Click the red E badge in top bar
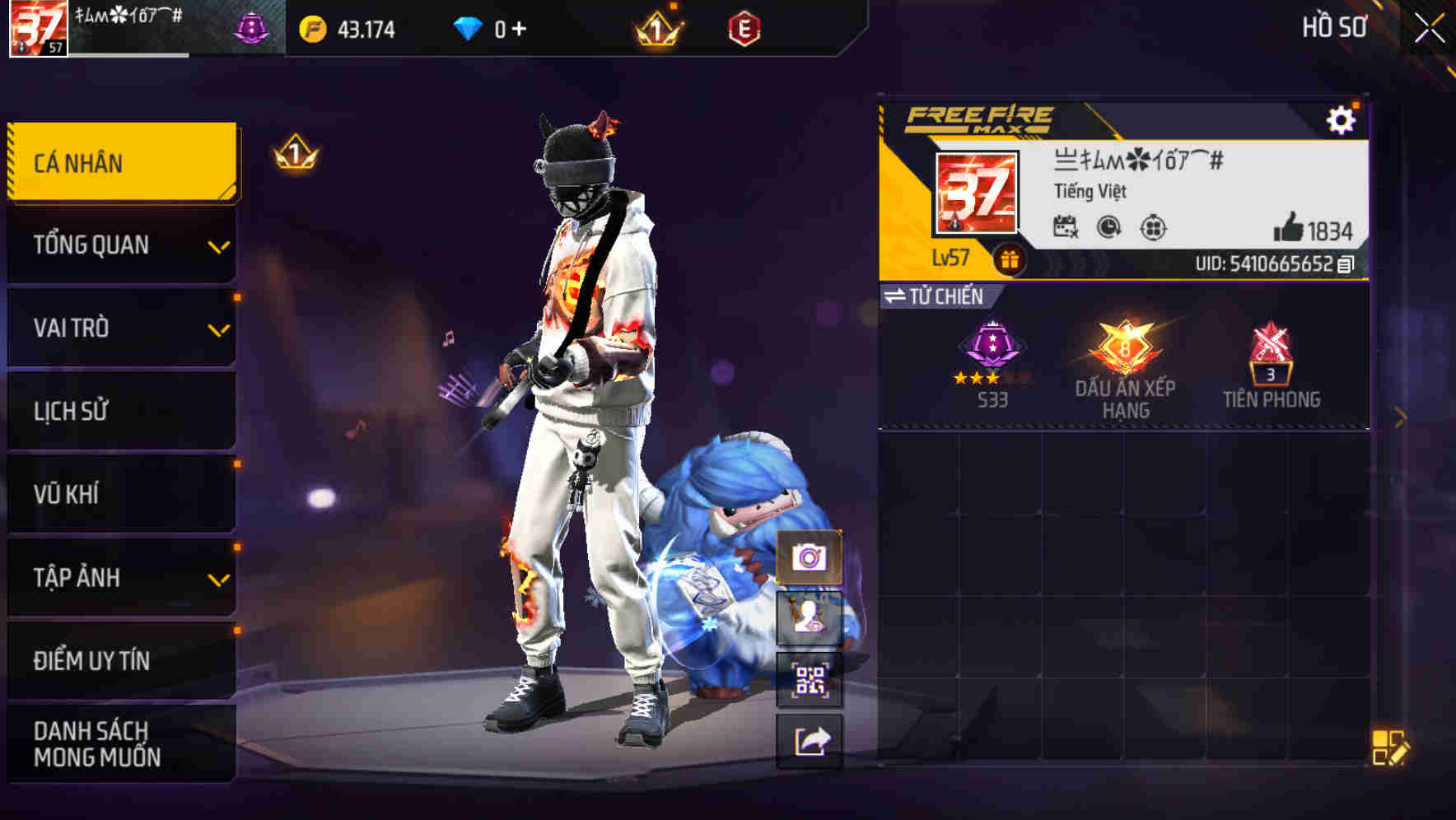Image resolution: width=1456 pixels, height=820 pixels. 745,30
